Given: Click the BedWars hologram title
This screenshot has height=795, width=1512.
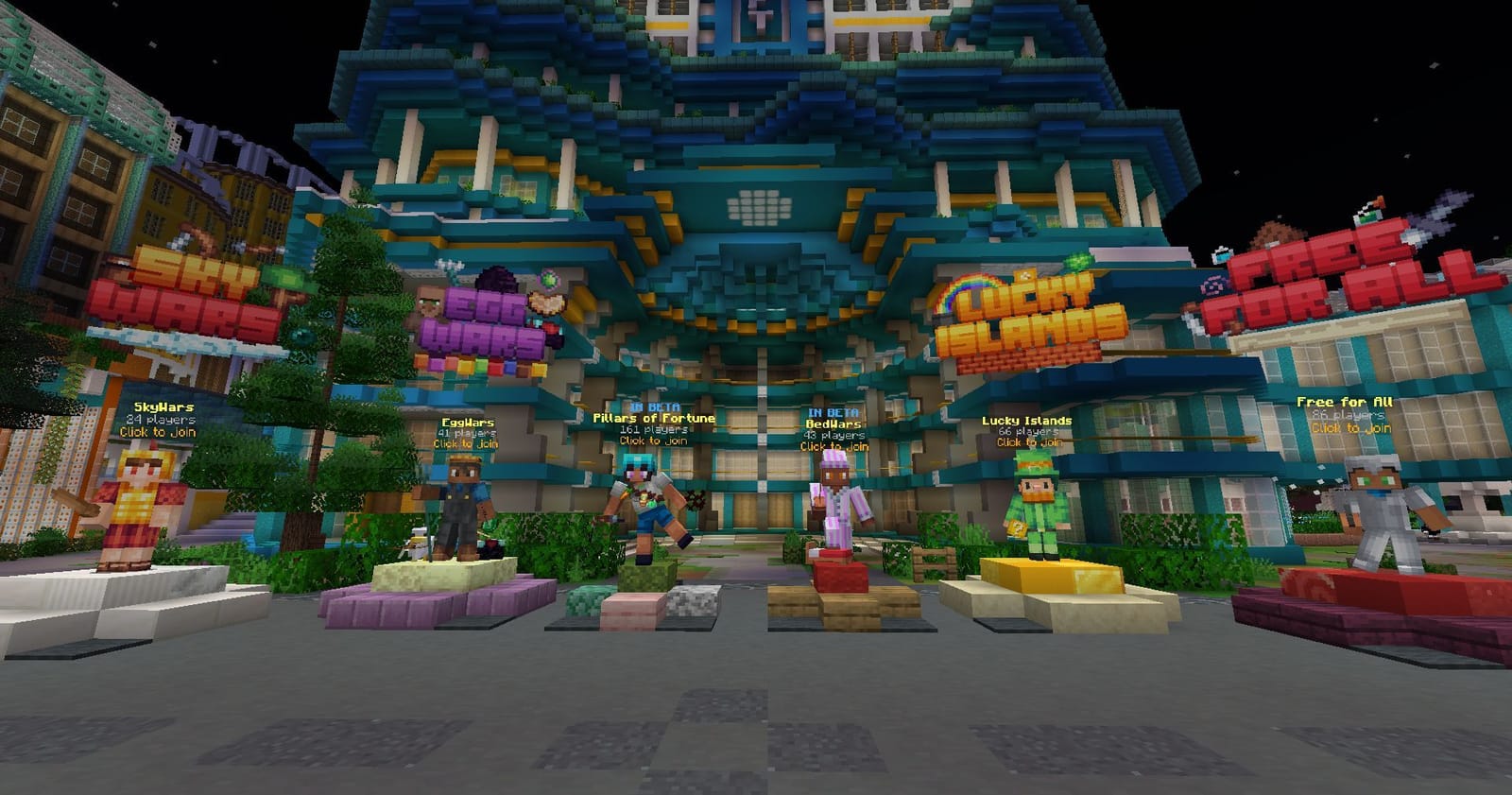Looking at the screenshot, I should point(833,423).
